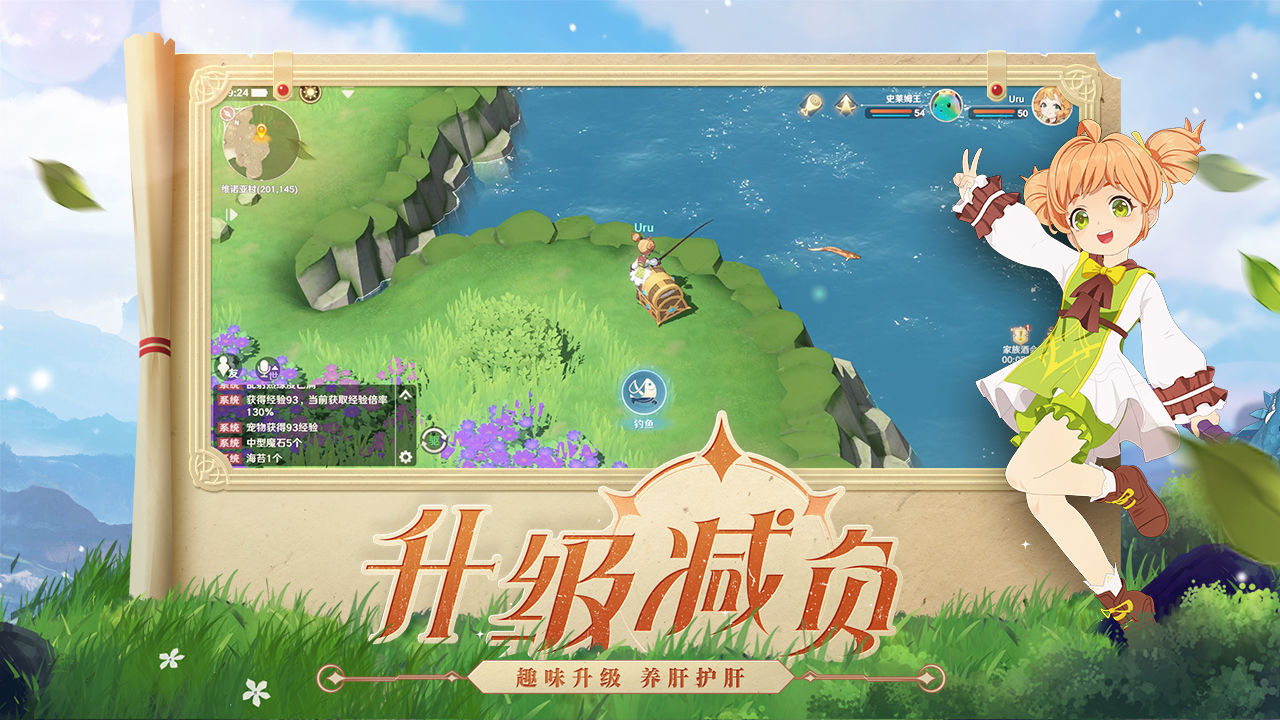Open the gold sun daily icon near top
Image resolution: width=1280 pixels, height=720 pixels.
click(310, 93)
